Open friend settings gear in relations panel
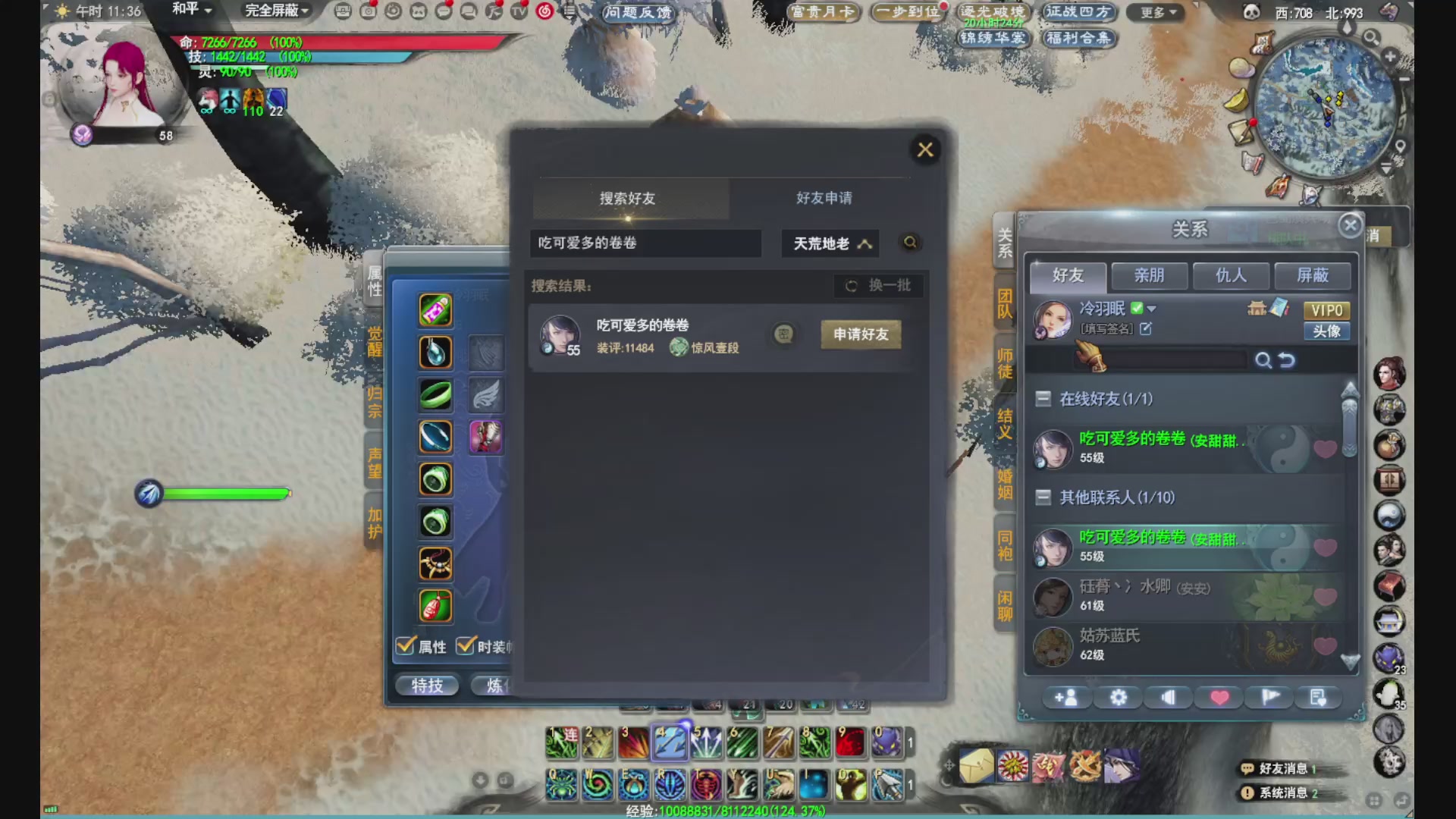The width and height of the screenshot is (1456, 819). pyautogui.click(x=1118, y=697)
